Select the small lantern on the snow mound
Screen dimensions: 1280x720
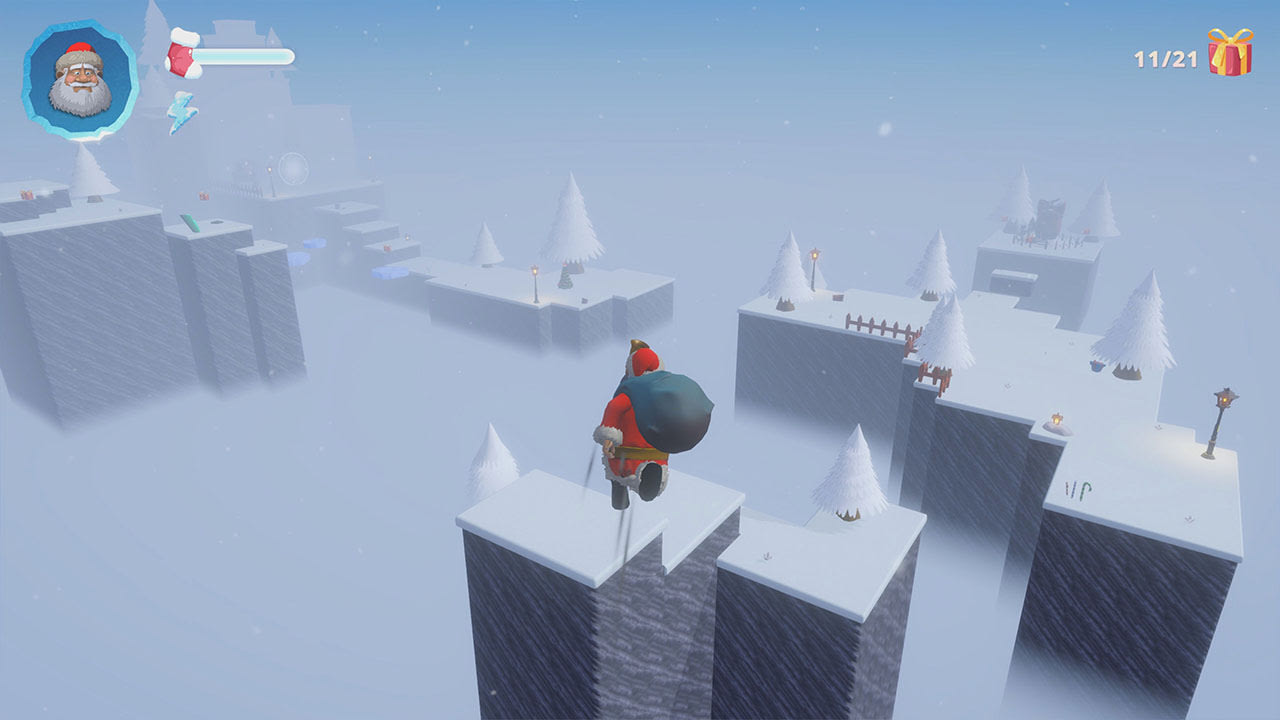(x=1056, y=418)
